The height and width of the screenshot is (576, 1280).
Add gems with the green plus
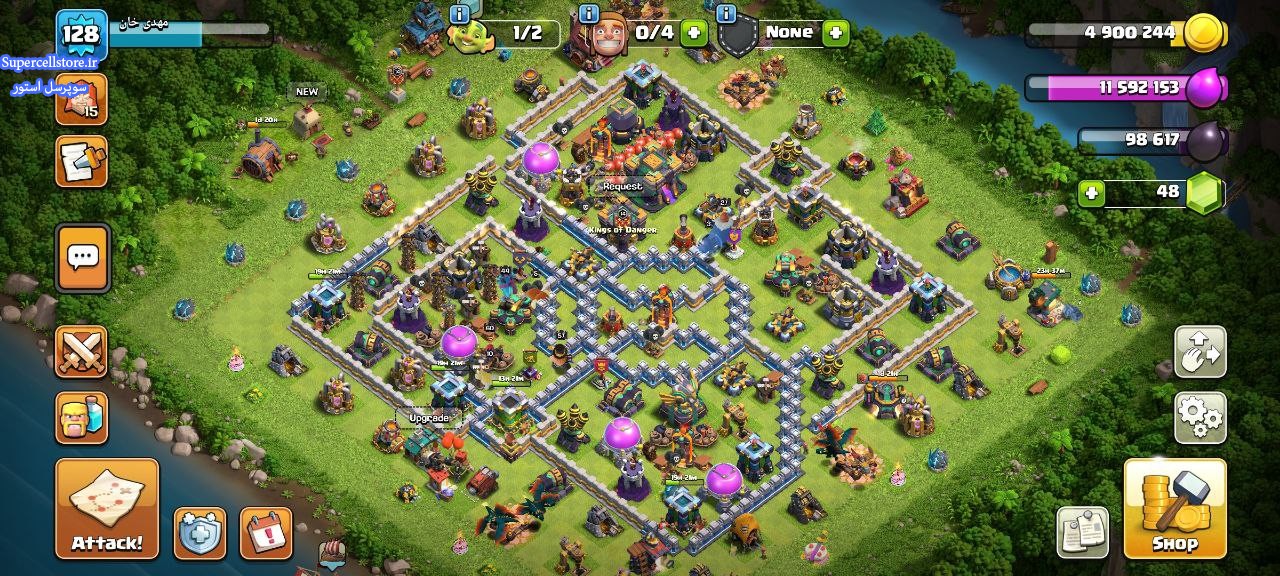pos(1091,192)
